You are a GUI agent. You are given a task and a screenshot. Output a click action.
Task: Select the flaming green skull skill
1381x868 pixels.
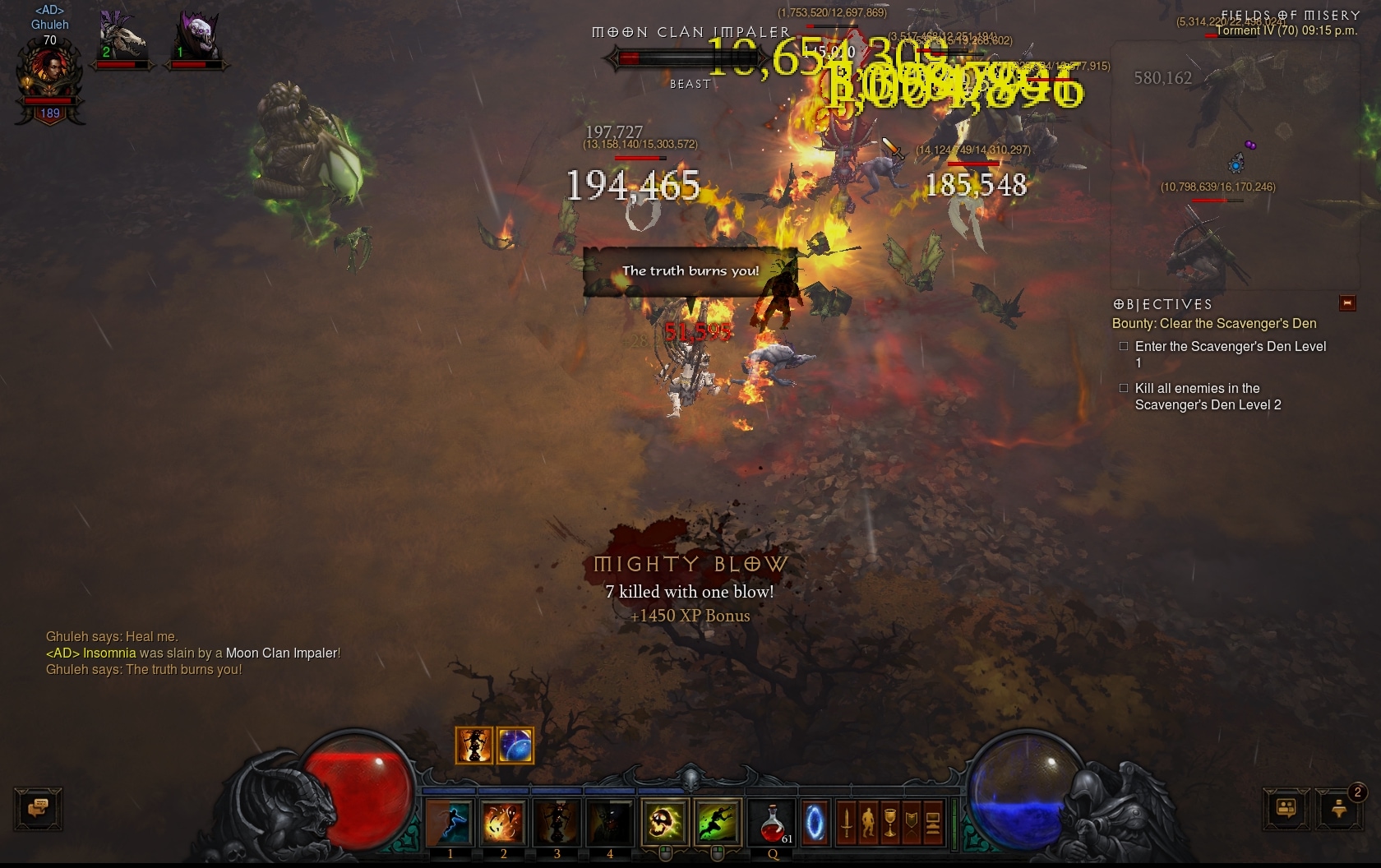pyautogui.click(x=664, y=822)
